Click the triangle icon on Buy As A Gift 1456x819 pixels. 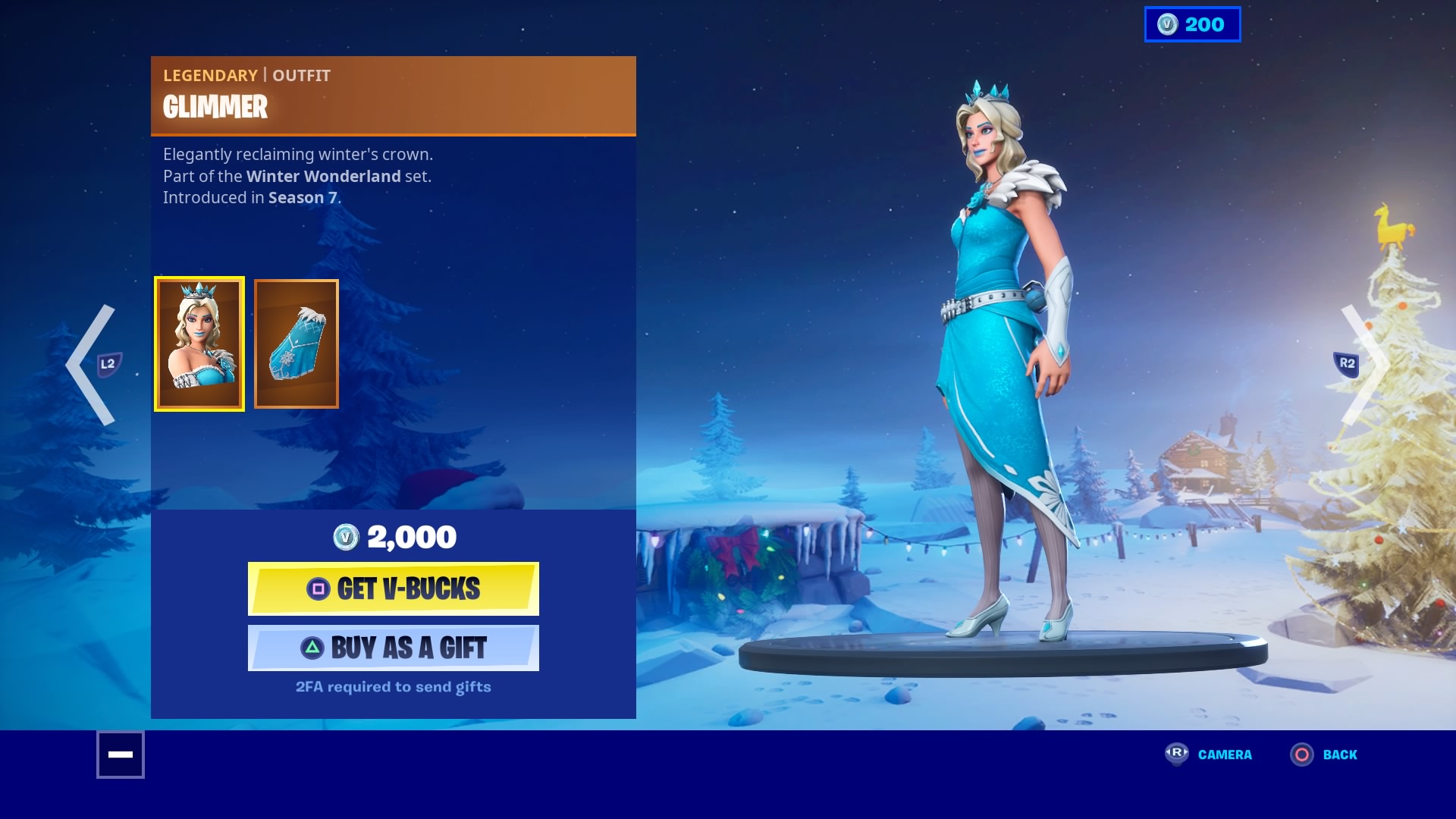tap(313, 648)
